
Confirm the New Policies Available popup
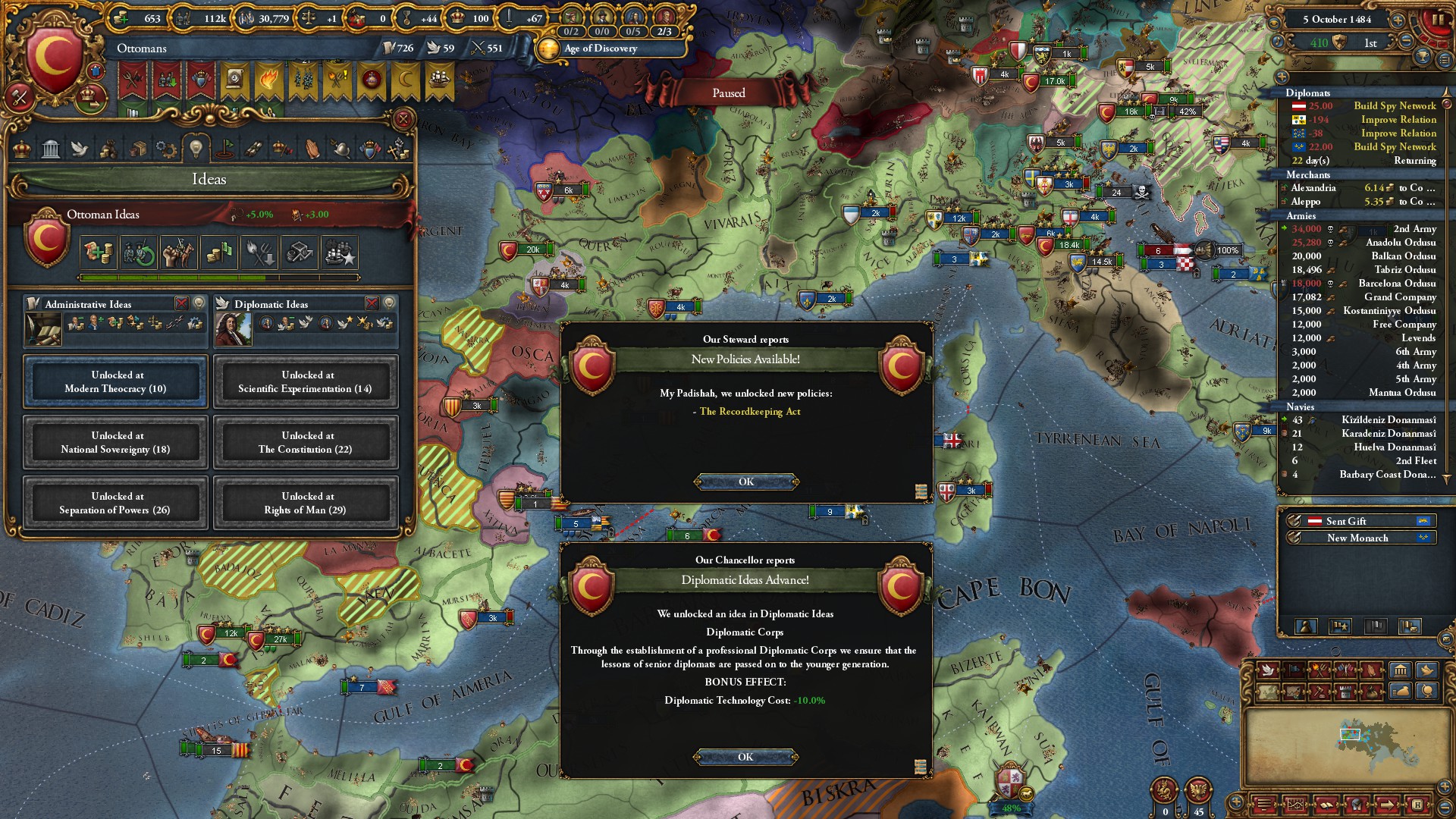746,482
